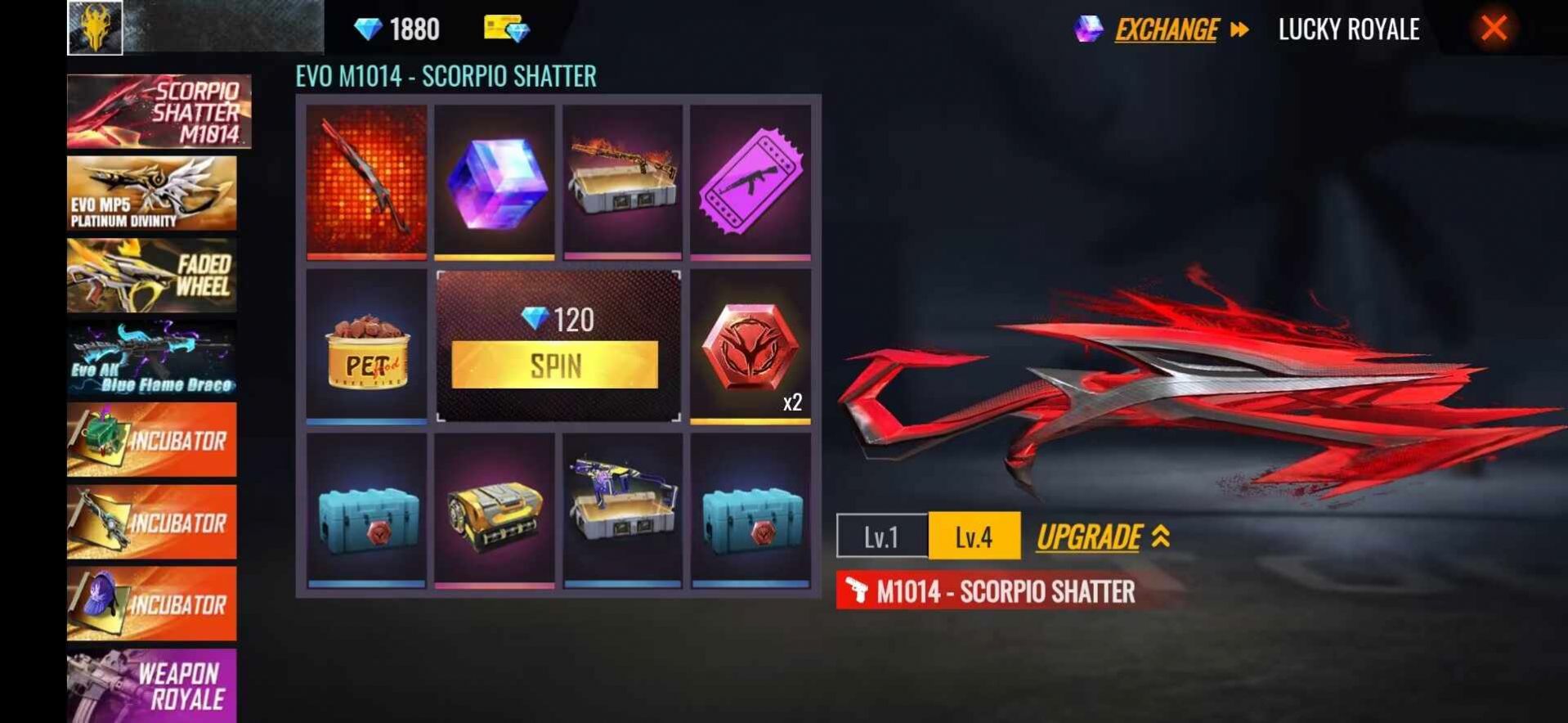This screenshot has width=1568, height=723.
Task: View the Scorpio Shatter M1014 grand prize tile
Action: (x=367, y=182)
